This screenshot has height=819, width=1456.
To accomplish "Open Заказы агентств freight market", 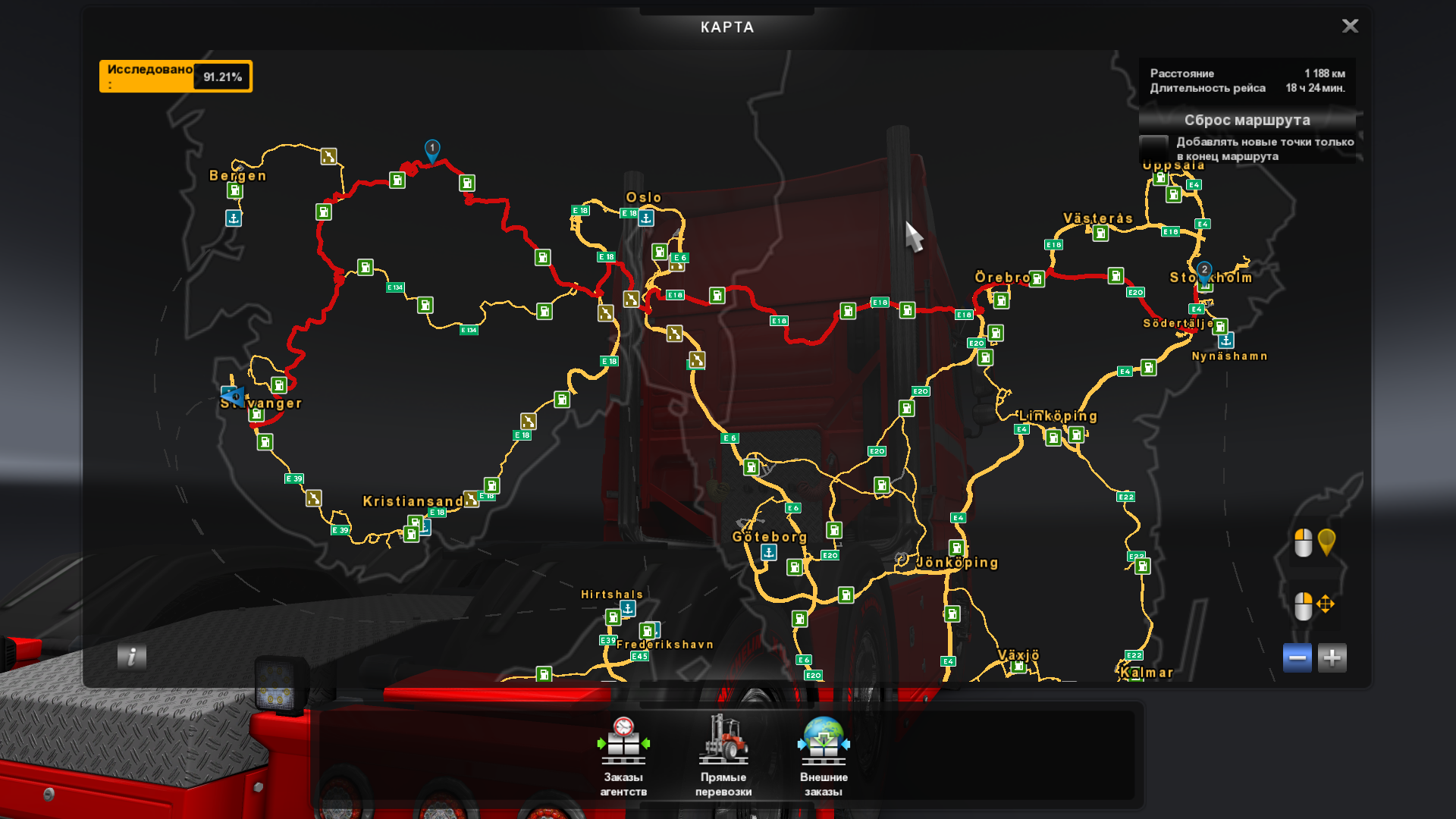I will coord(623,755).
